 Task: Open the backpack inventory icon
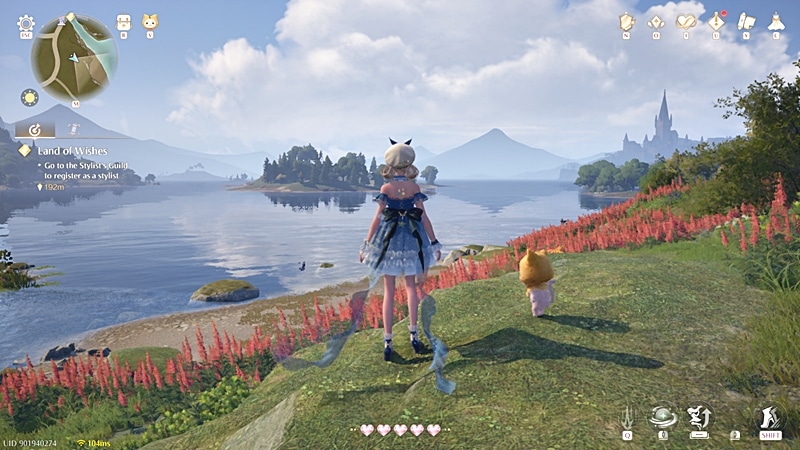click(123, 22)
